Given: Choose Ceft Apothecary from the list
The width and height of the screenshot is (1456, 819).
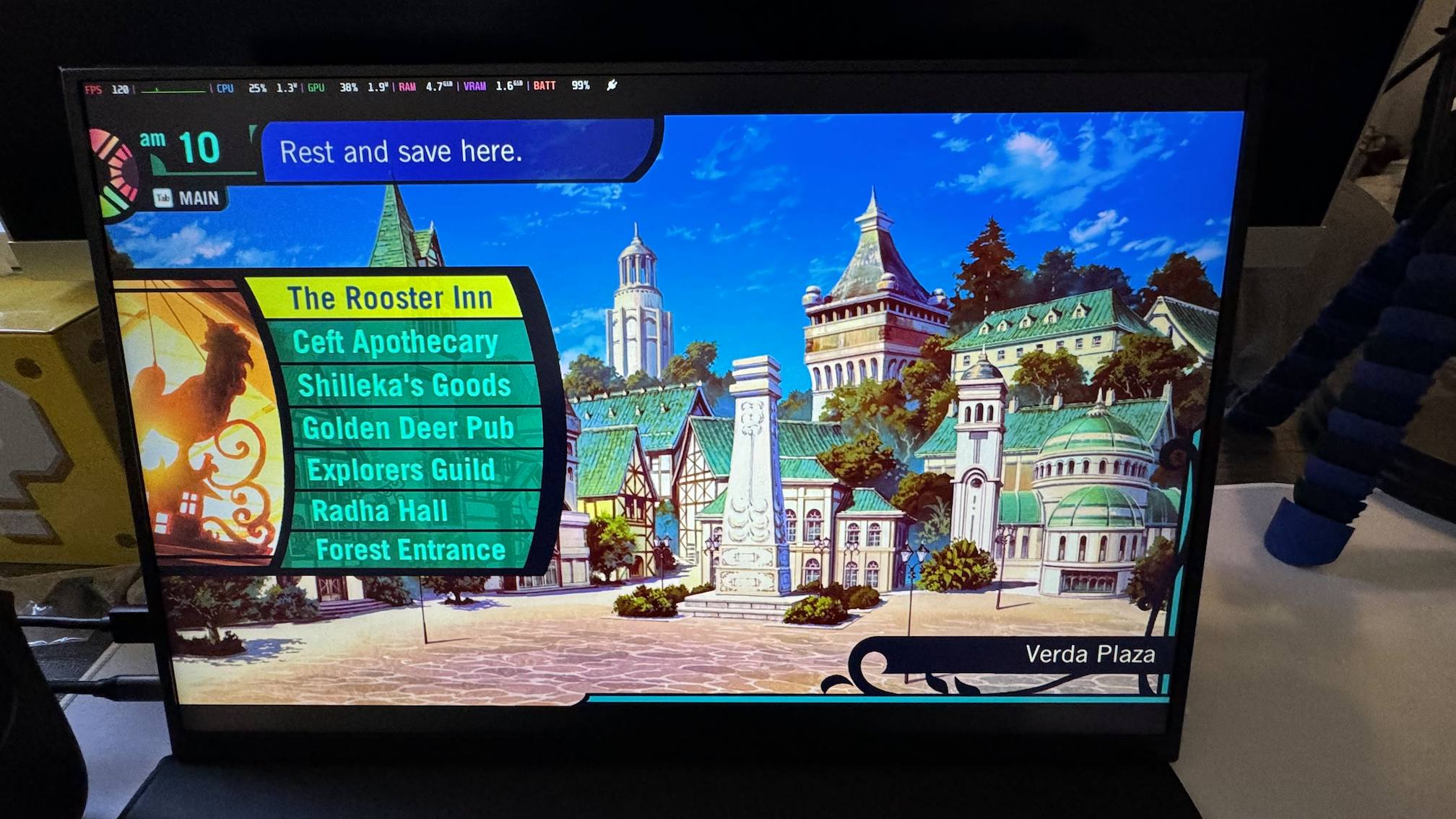Looking at the screenshot, I should [395, 342].
